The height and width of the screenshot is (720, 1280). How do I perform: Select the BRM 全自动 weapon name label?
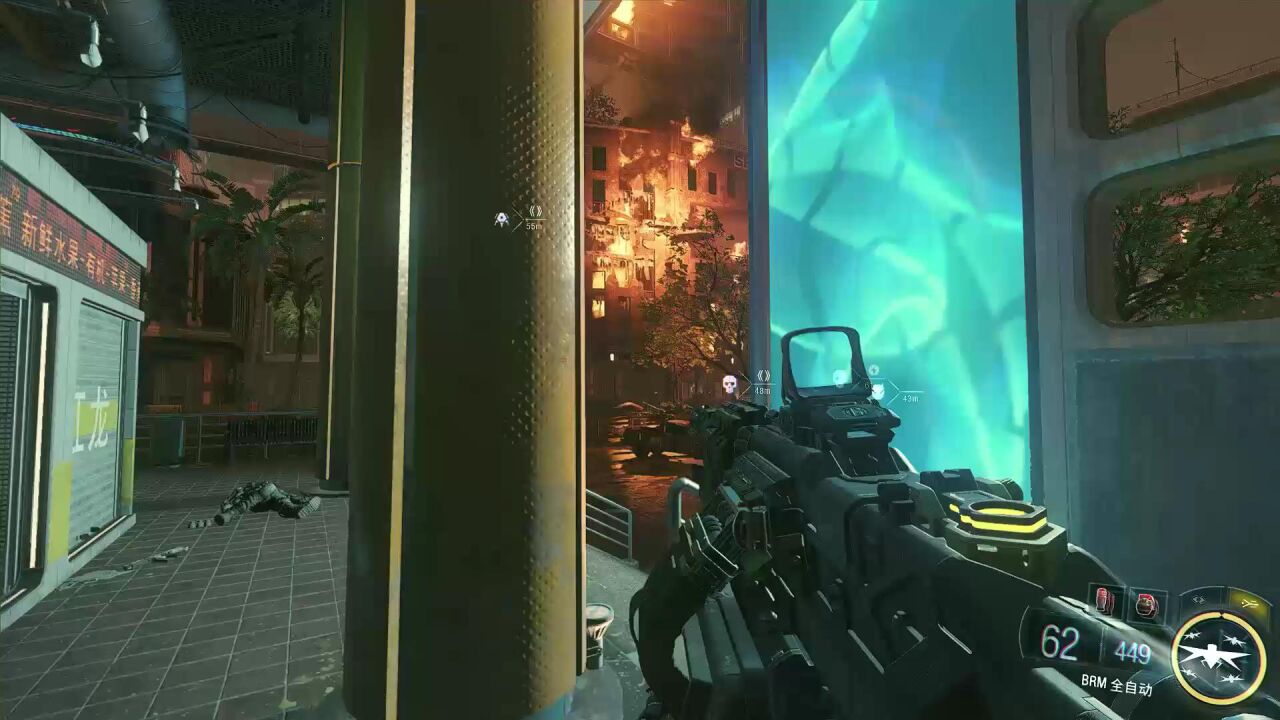coord(1119,683)
